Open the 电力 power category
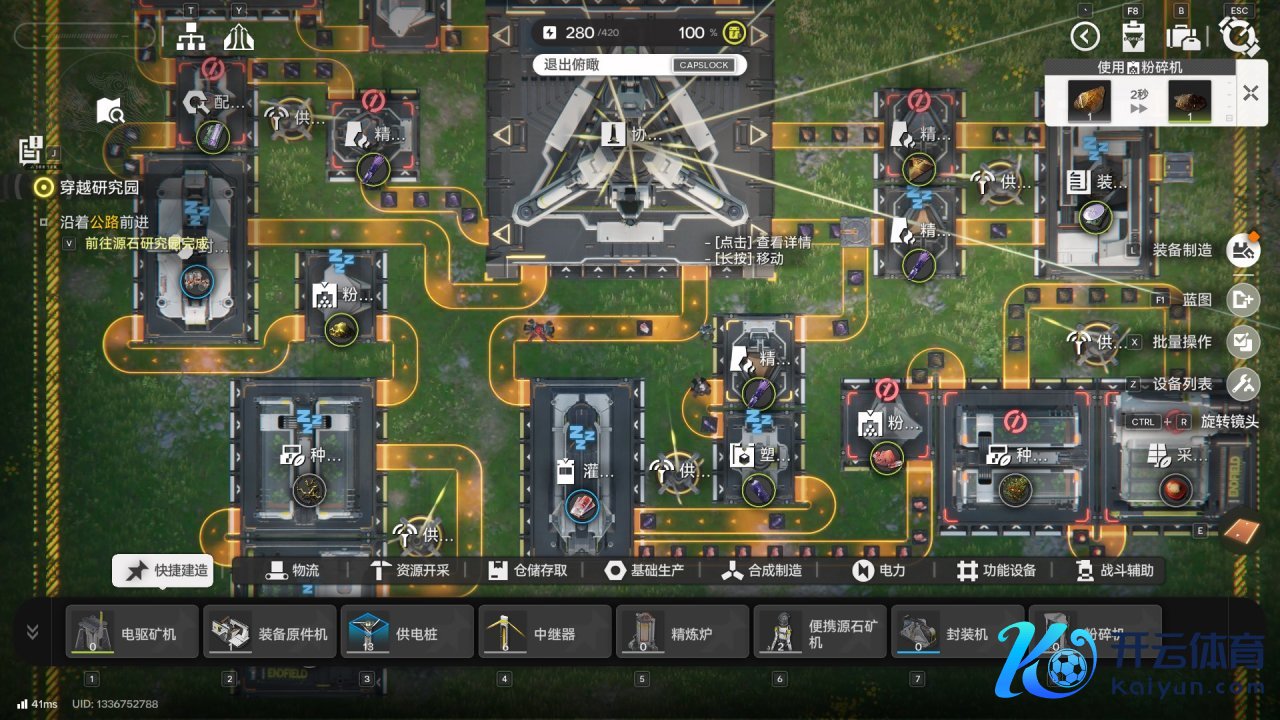This screenshot has width=1280, height=720. [879, 571]
